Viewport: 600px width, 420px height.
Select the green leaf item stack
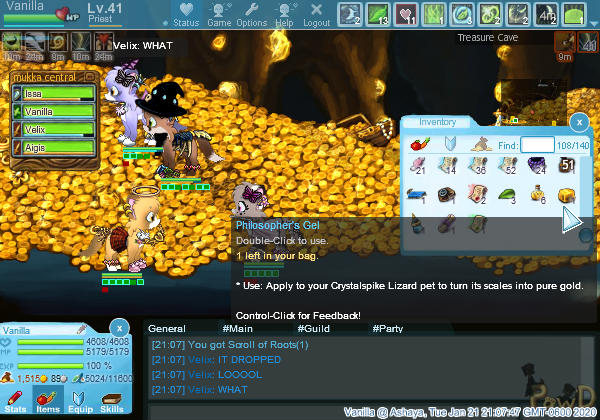(x=508, y=194)
